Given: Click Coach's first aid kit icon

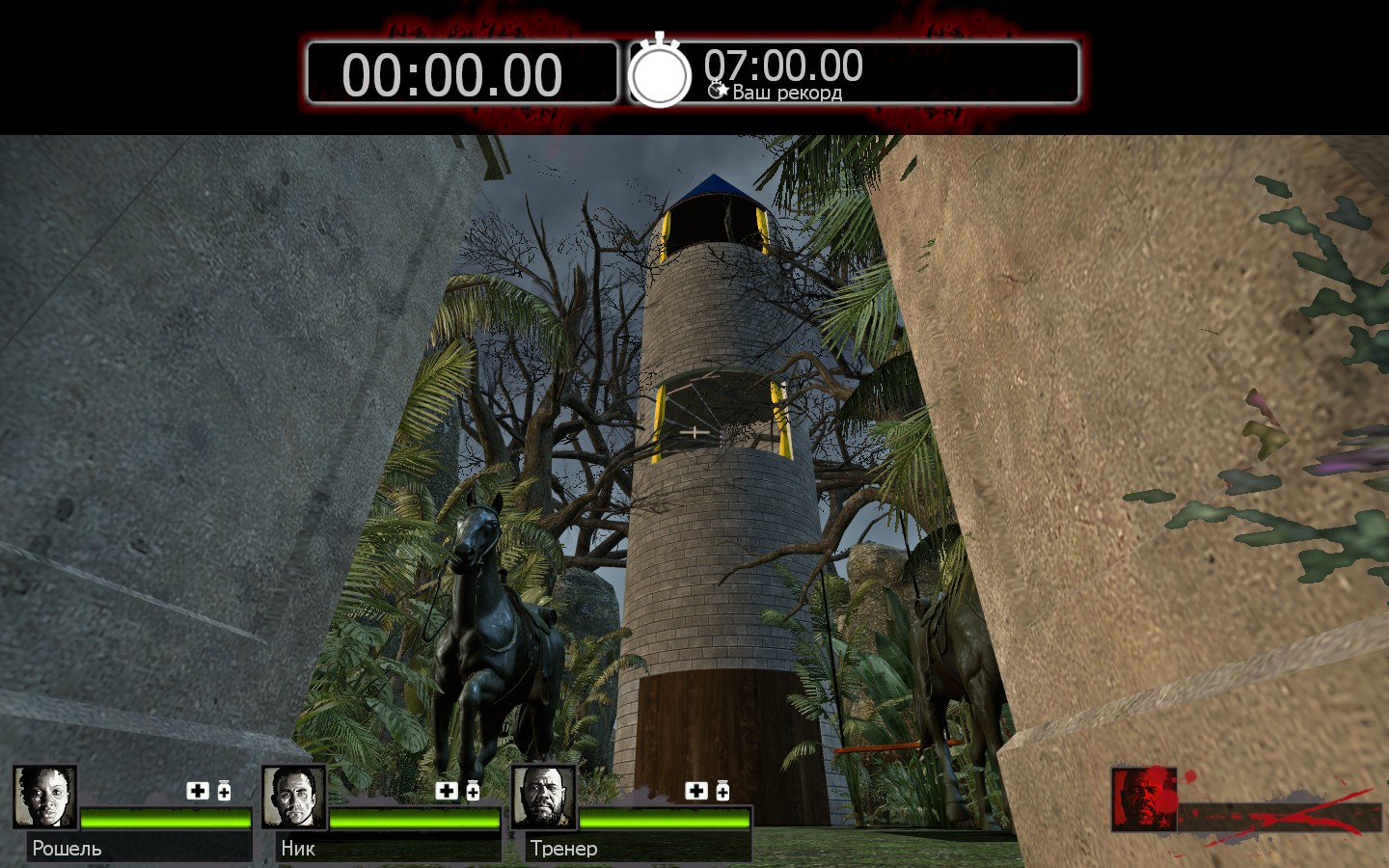Looking at the screenshot, I should (x=696, y=791).
